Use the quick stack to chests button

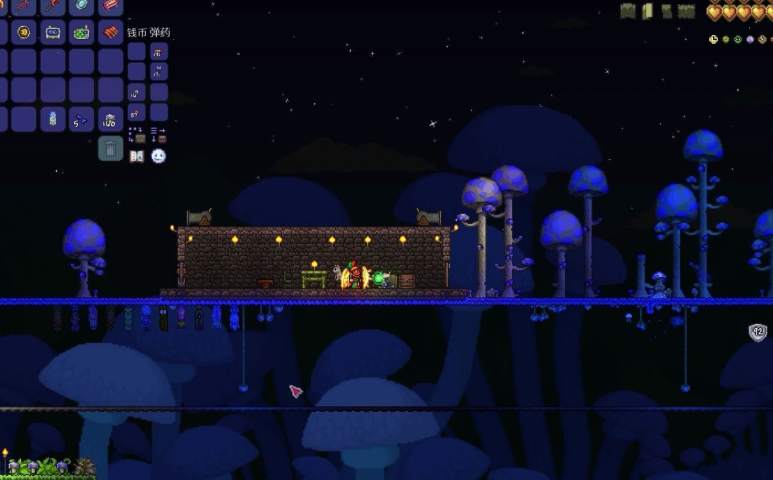(137, 133)
